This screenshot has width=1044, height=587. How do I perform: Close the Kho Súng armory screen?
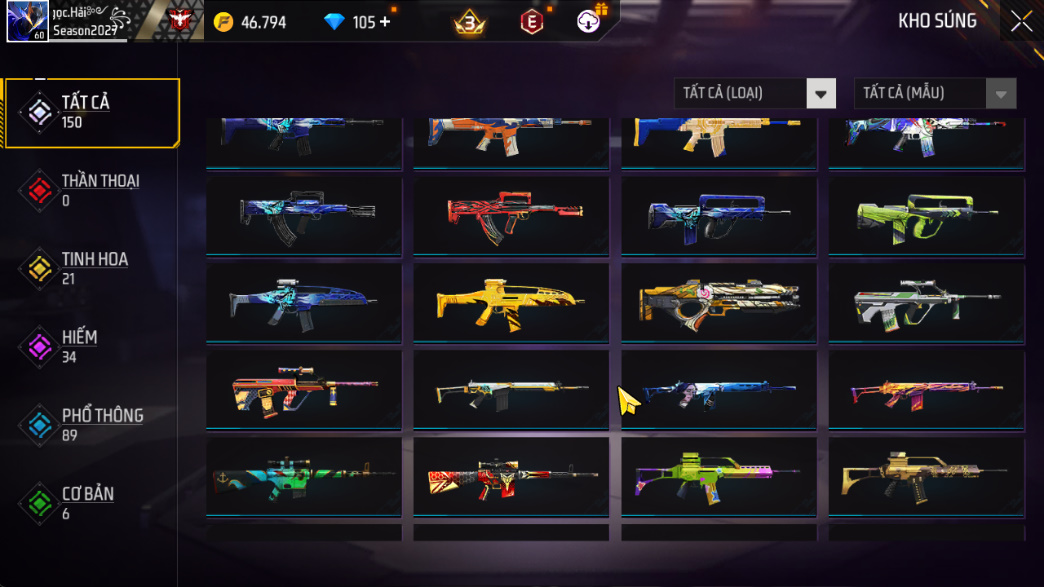tap(1021, 21)
